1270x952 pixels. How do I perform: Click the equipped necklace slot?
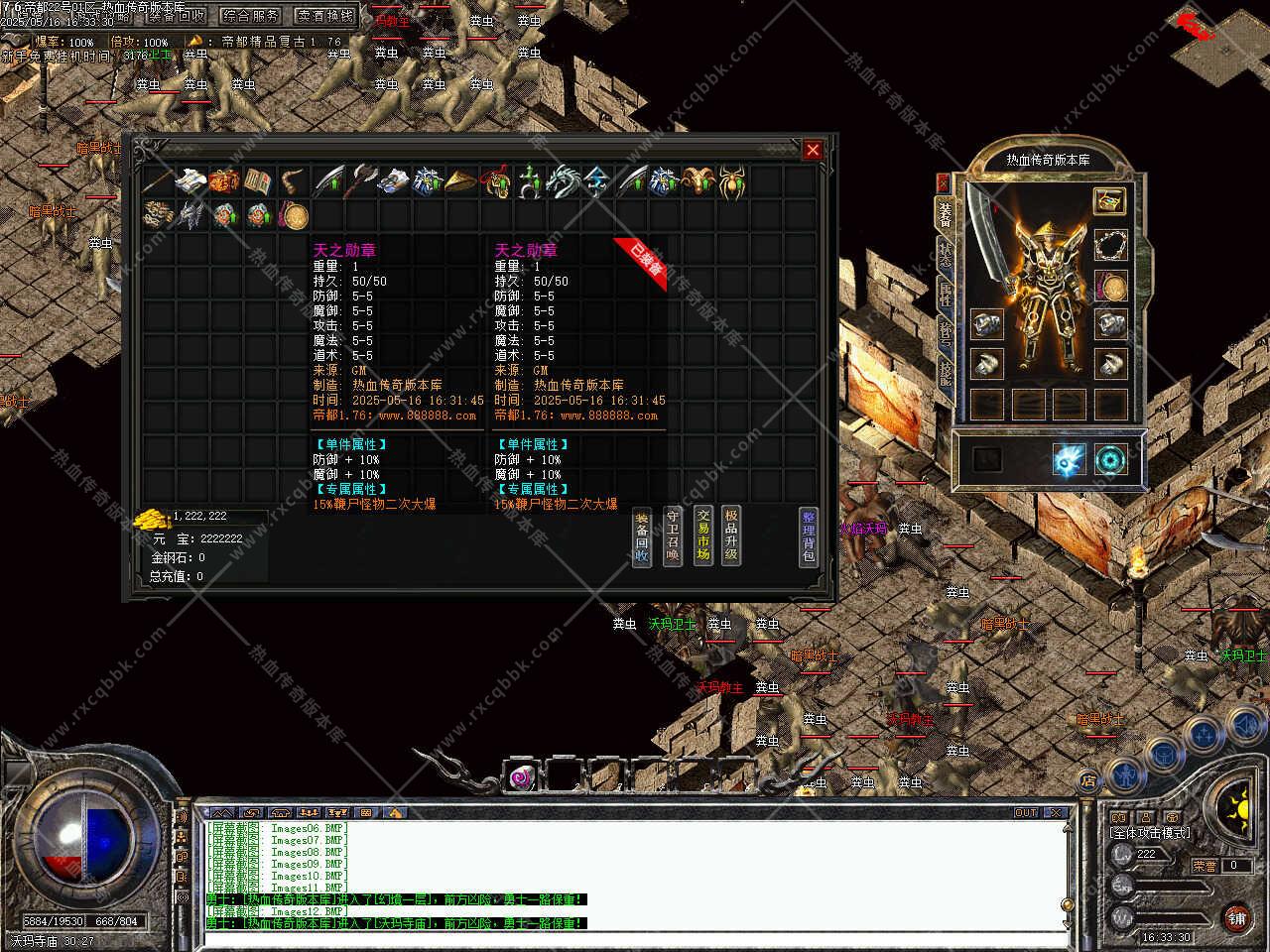pos(1110,244)
